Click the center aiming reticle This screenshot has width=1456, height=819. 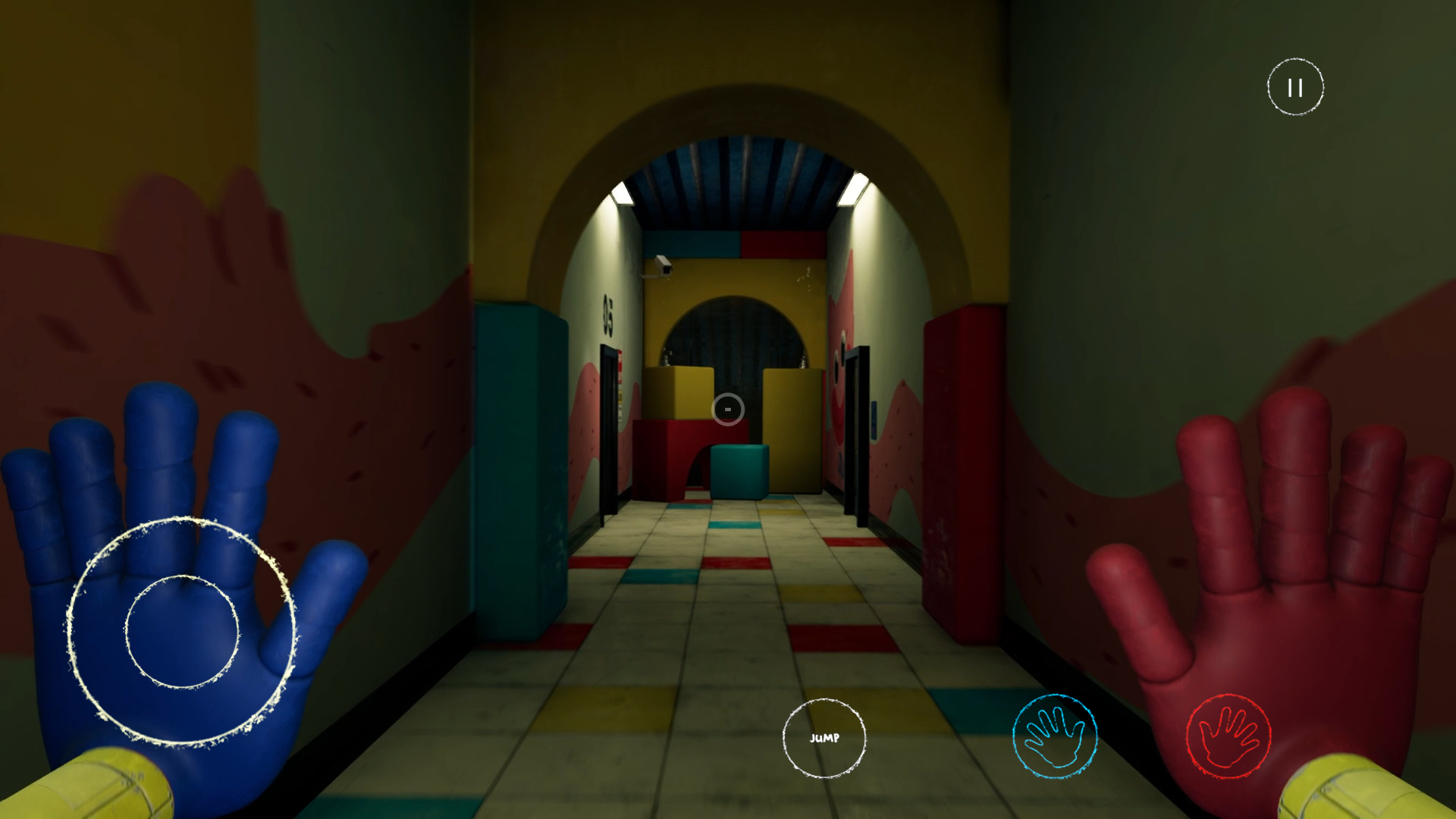(x=727, y=408)
